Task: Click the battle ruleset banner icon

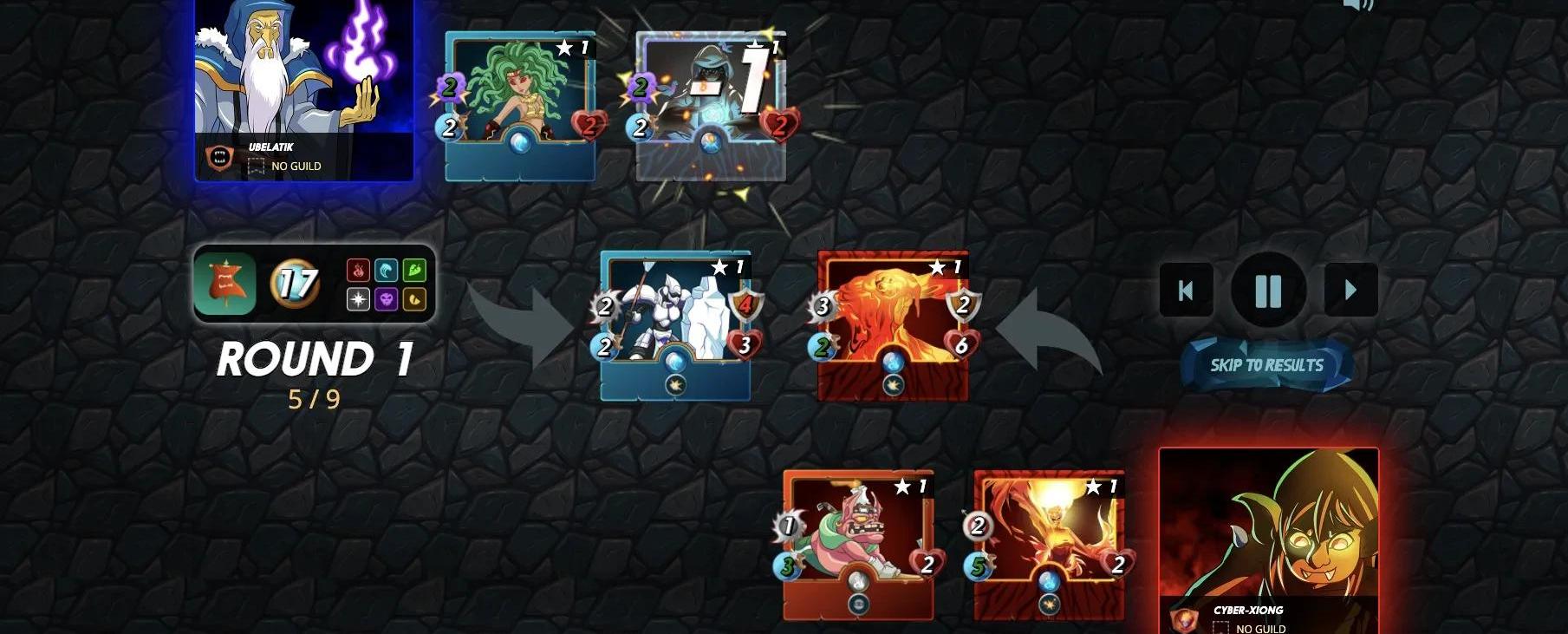Action: point(225,284)
